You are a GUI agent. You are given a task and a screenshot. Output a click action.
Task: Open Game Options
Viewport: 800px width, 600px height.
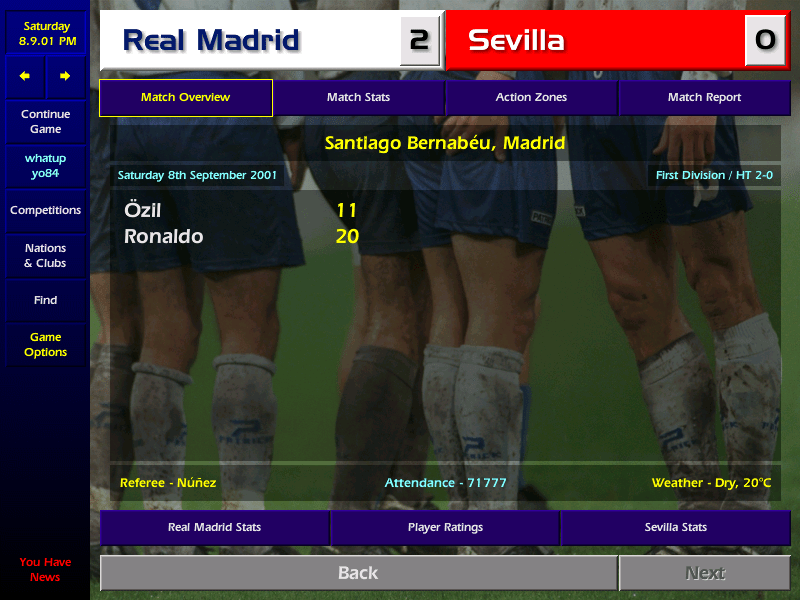tap(45, 345)
